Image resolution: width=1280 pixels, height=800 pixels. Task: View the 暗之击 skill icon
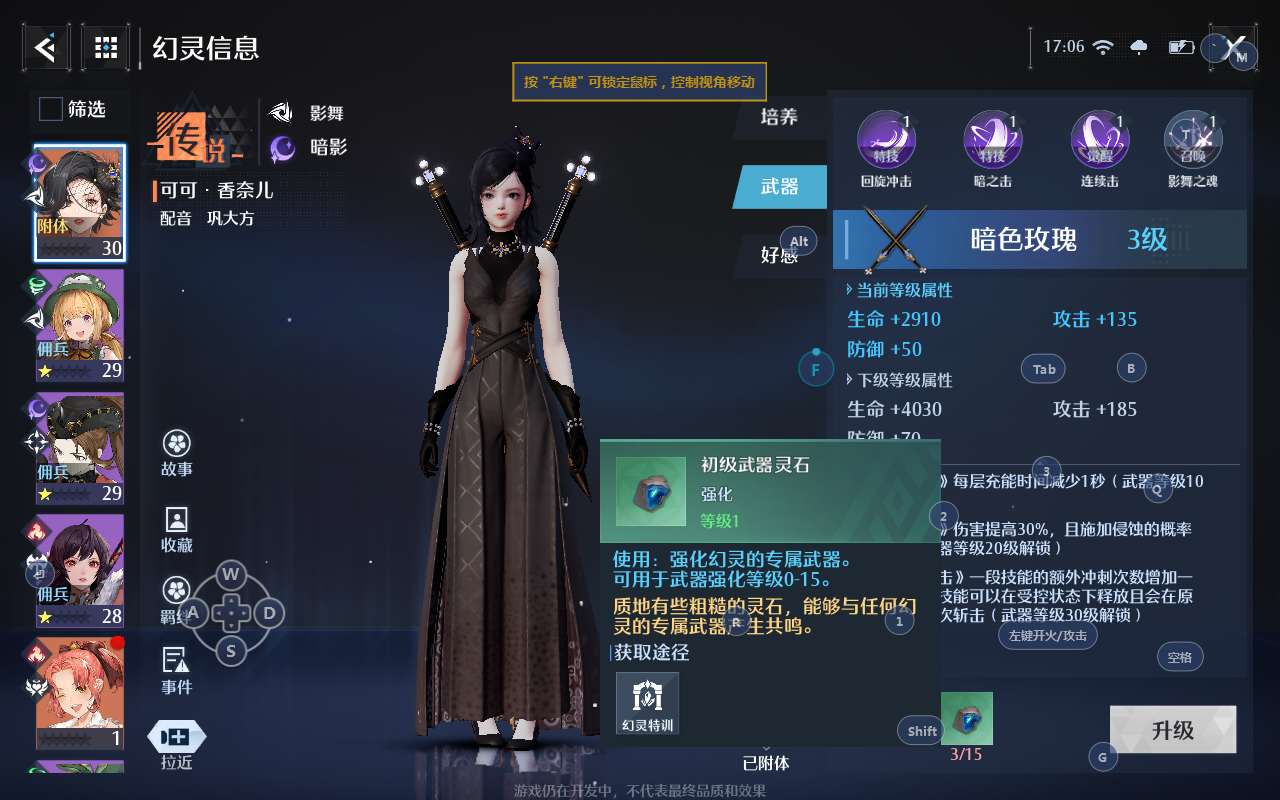(x=992, y=140)
